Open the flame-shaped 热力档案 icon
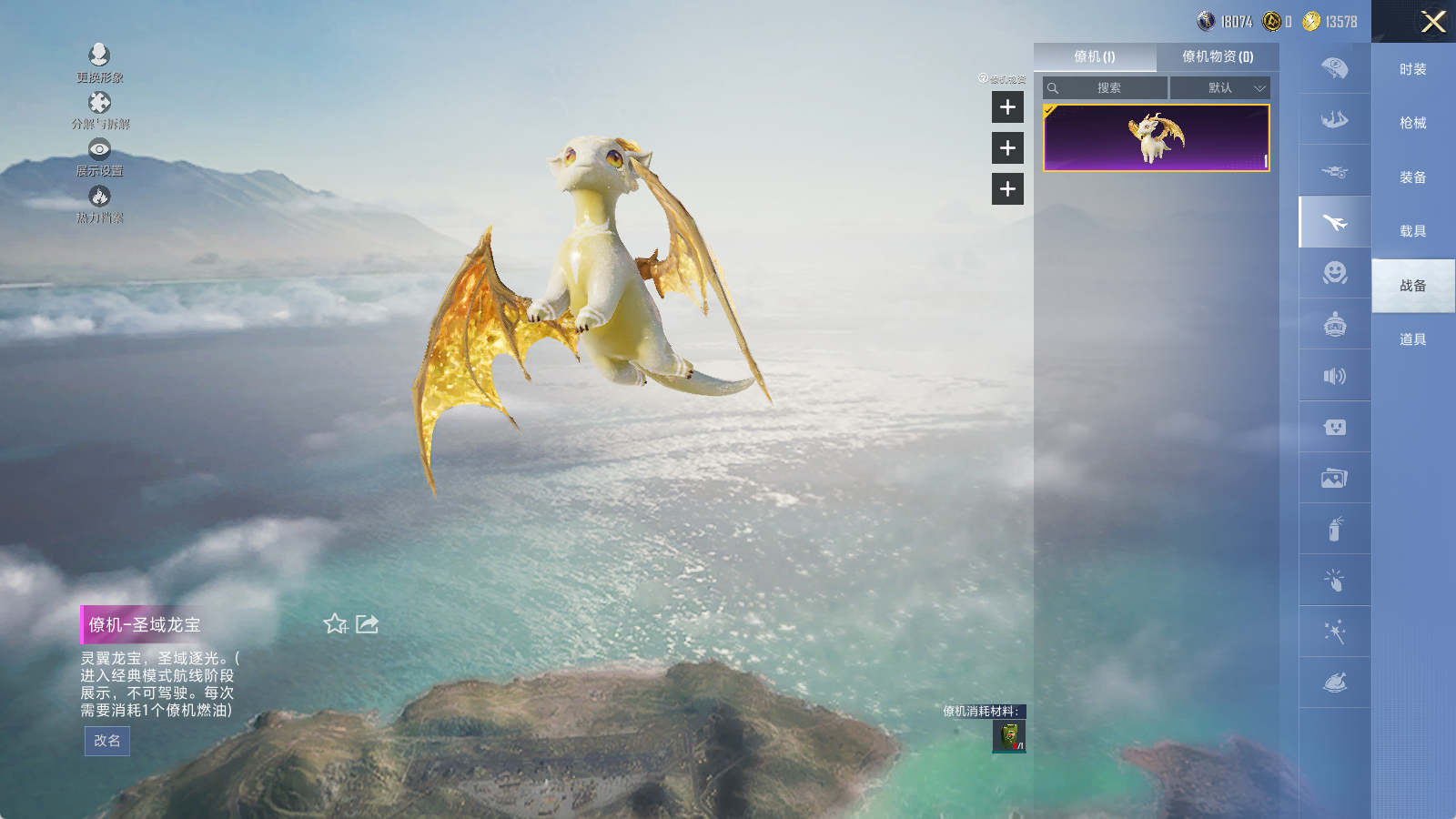Image resolution: width=1456 pixels, height=819 pixels. pyautogui.click(x=99, y=197)
